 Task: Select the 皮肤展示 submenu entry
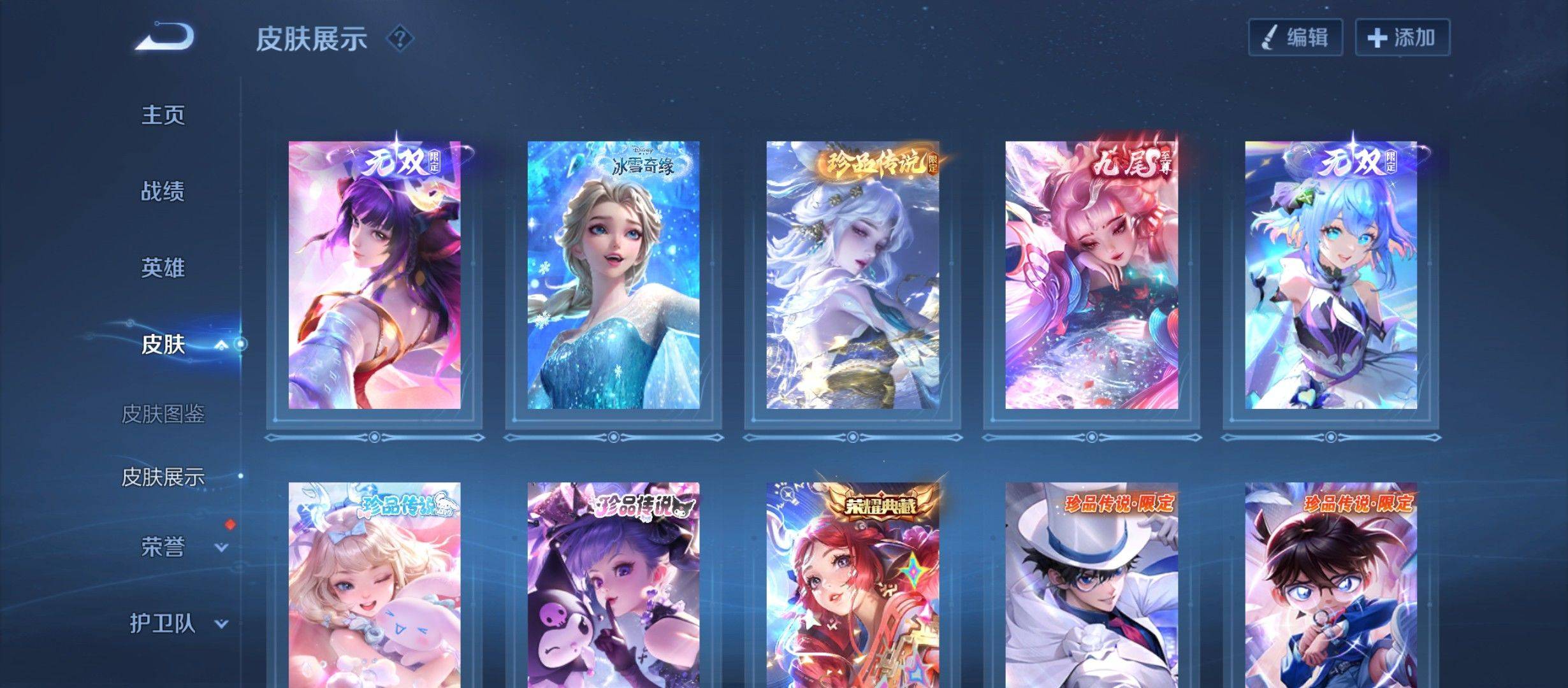tap(163, 477)
